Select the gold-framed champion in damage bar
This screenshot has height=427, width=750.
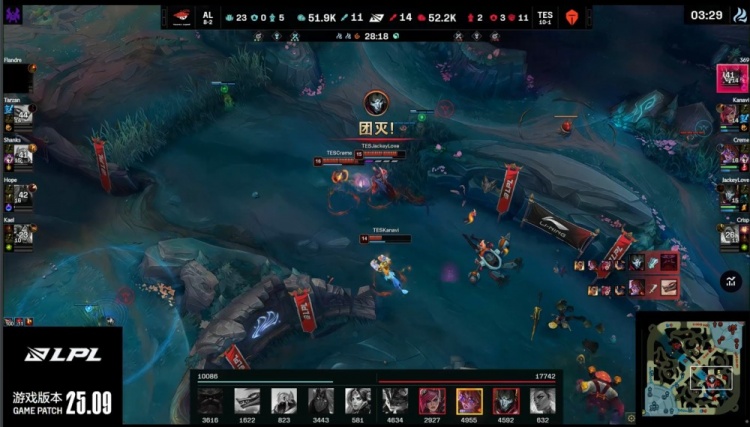click(469, 401)
